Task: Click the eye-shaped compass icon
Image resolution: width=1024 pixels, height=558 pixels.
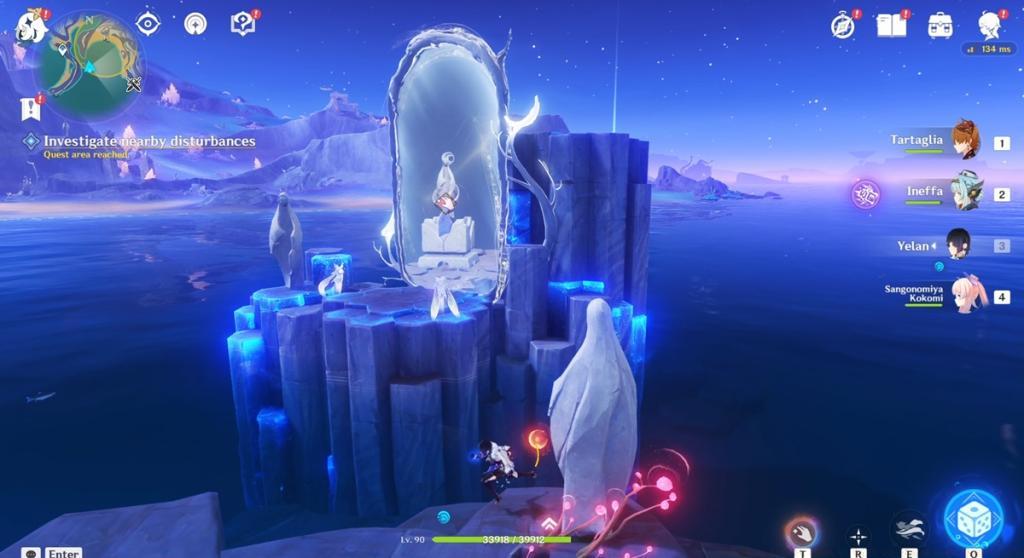Action: [148, 24]
